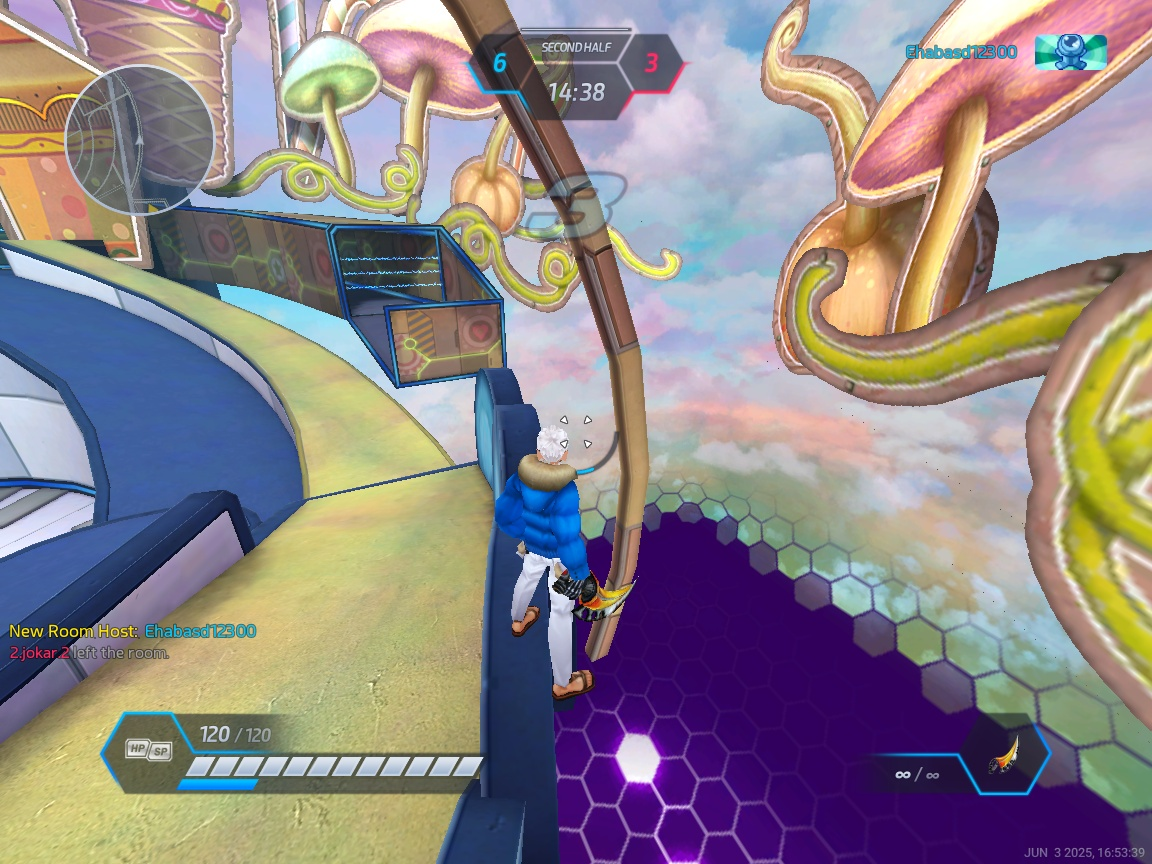
Task: Click the circular minimap radar
Action: [x=139, y=140]
